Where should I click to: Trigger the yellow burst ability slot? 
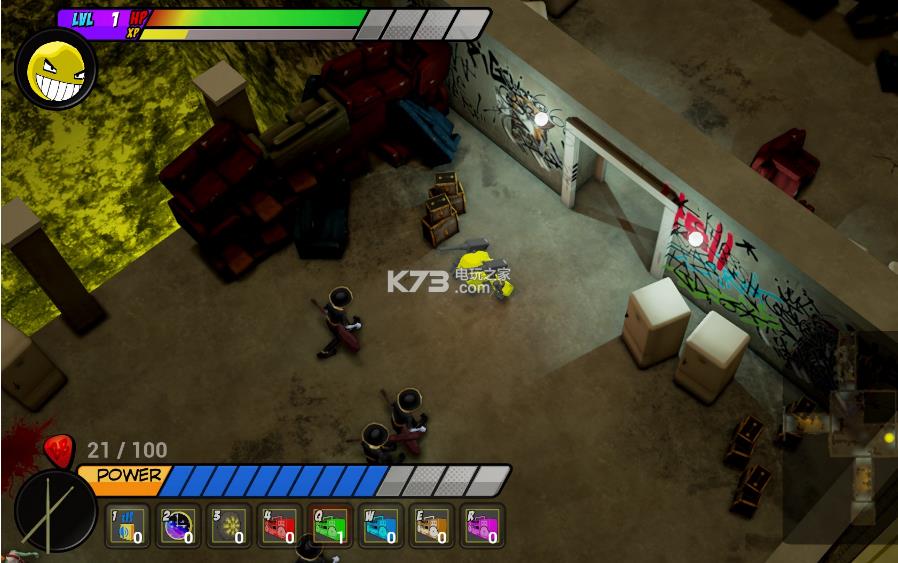(x=230, y=525)
